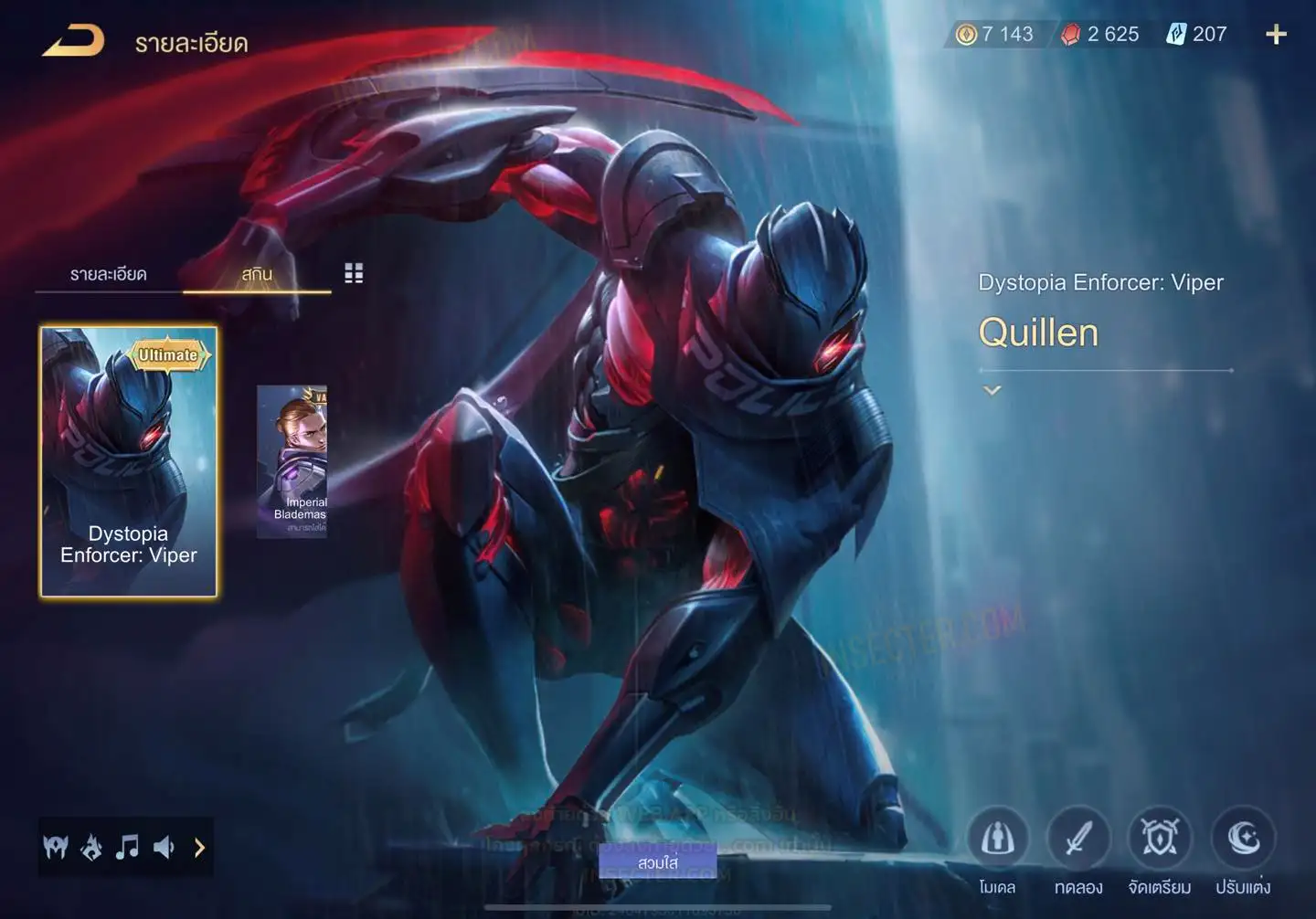Open the skin grid view
1316x919 pixels.
[x=354, y=273]
